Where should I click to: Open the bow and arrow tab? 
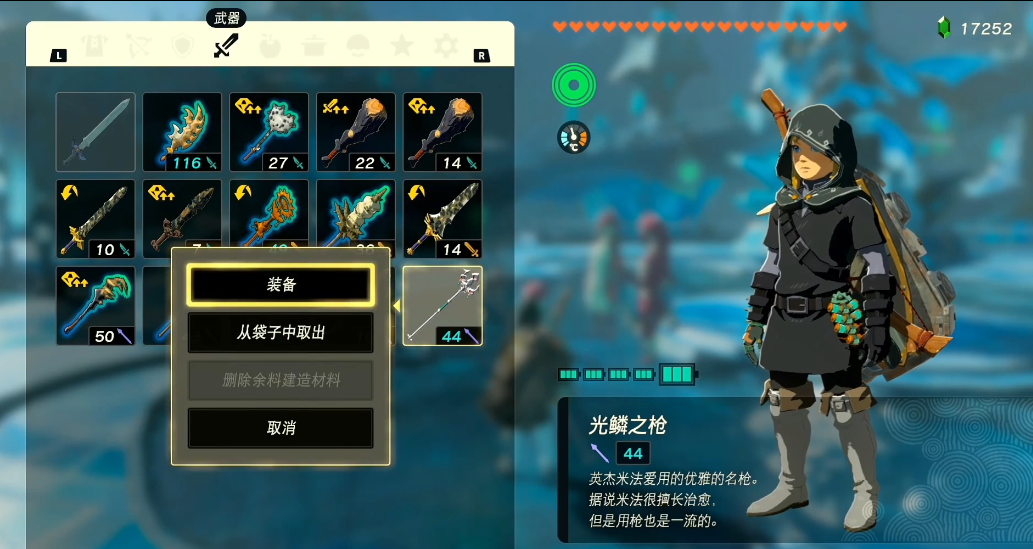click(140, 46)
